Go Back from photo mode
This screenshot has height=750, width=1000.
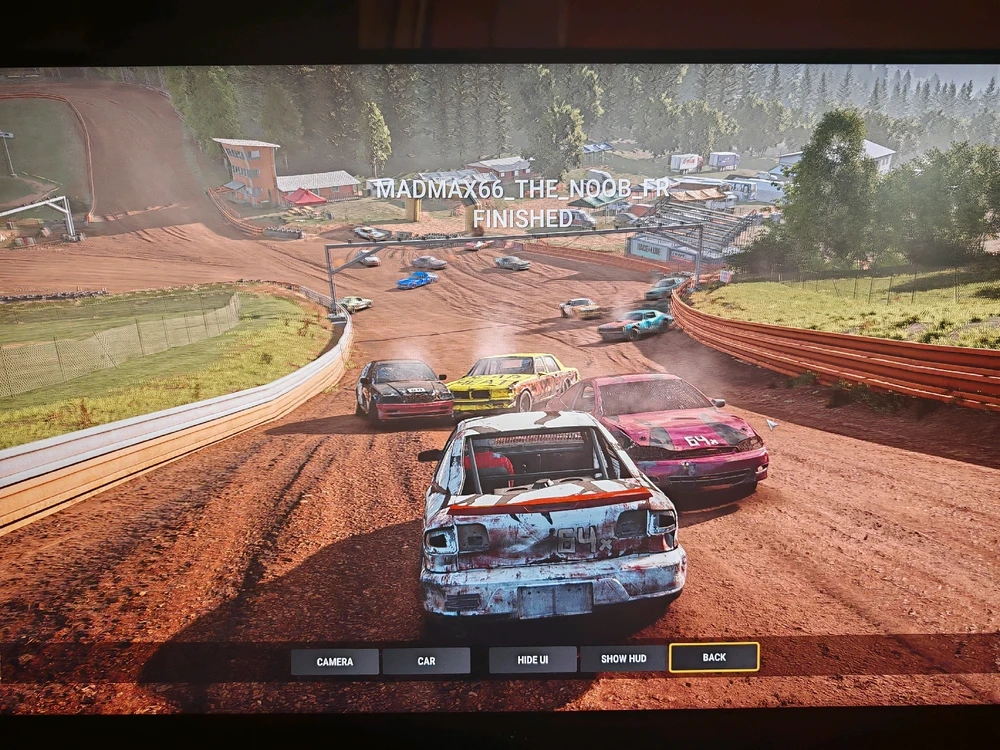(x=714, y=657)
